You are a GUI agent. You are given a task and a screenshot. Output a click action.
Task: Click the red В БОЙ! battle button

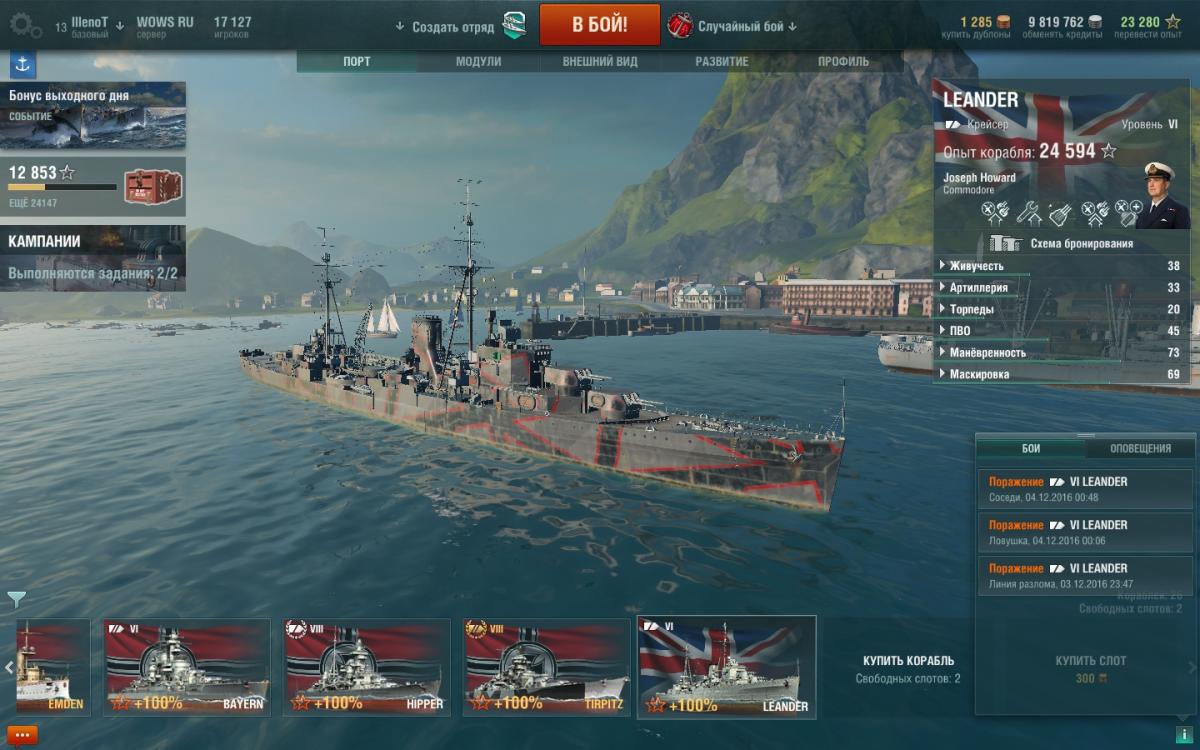click(x=599, y=25)
